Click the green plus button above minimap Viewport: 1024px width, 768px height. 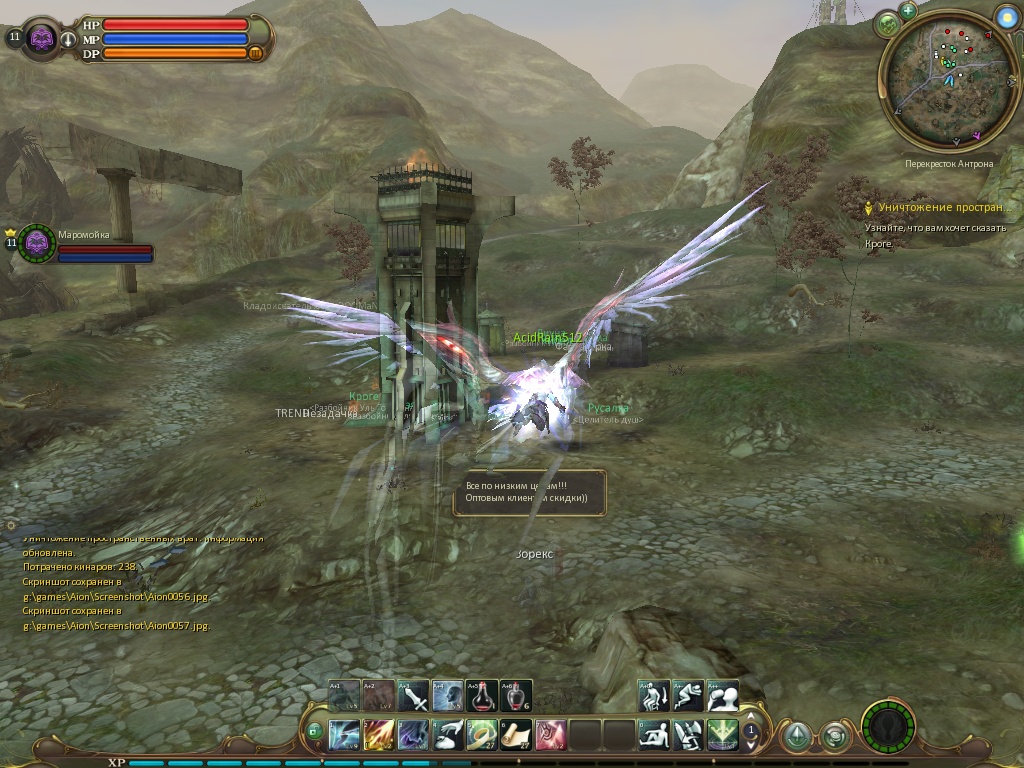coord(908,11)
